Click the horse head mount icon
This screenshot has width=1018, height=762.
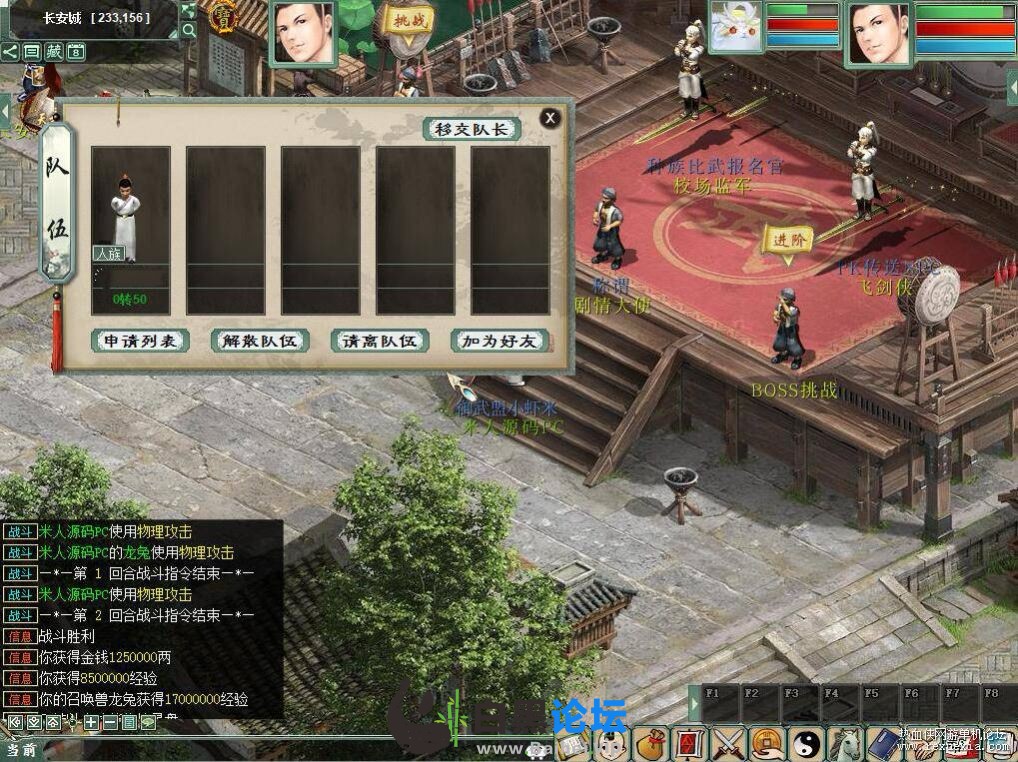click(845, 743)
